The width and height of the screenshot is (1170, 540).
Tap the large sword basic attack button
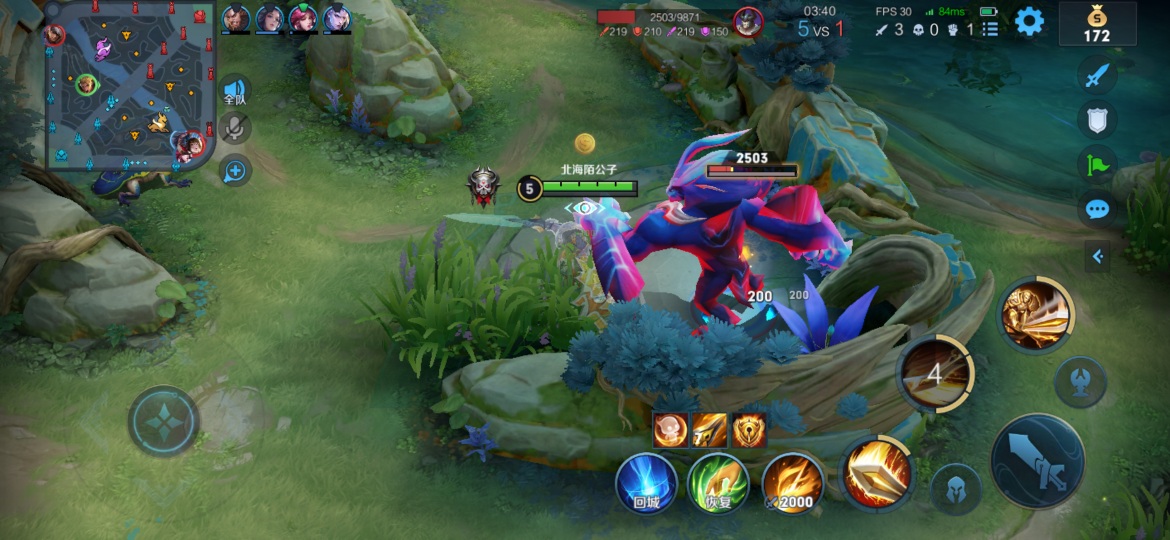pyautogui.click(x=1037, y=461)
